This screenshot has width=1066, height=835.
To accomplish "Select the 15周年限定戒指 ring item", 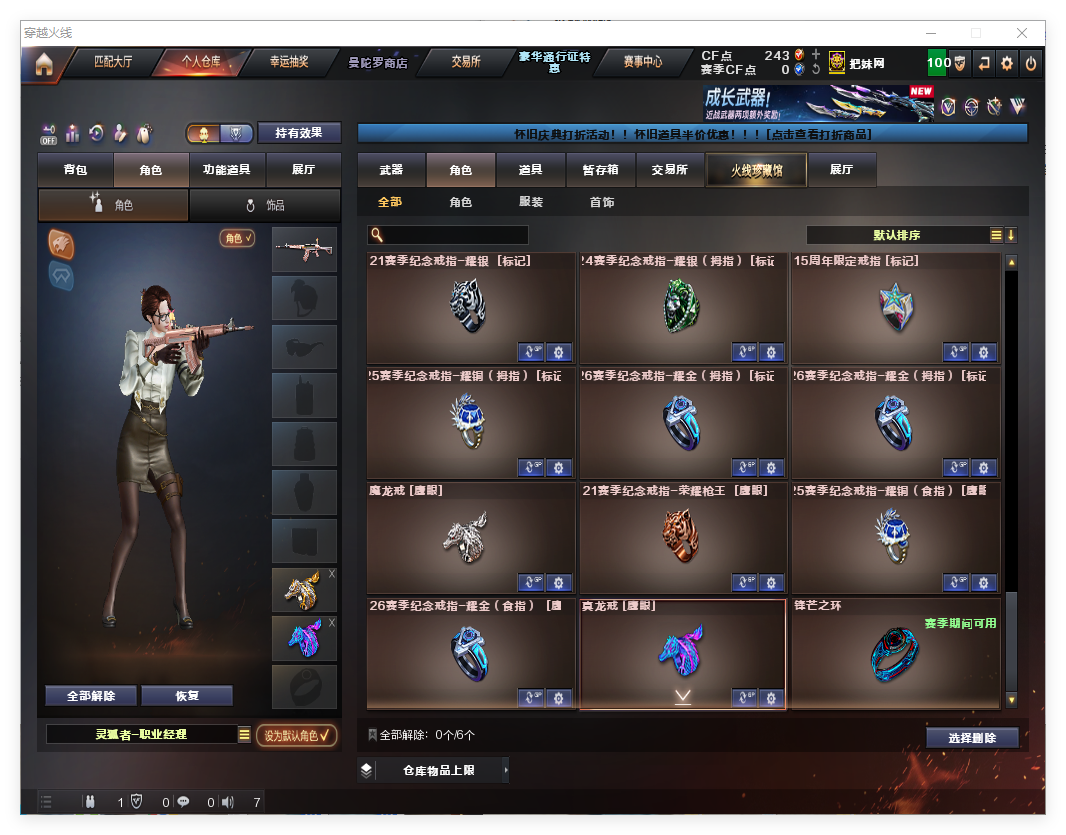I will pos(895,308).
